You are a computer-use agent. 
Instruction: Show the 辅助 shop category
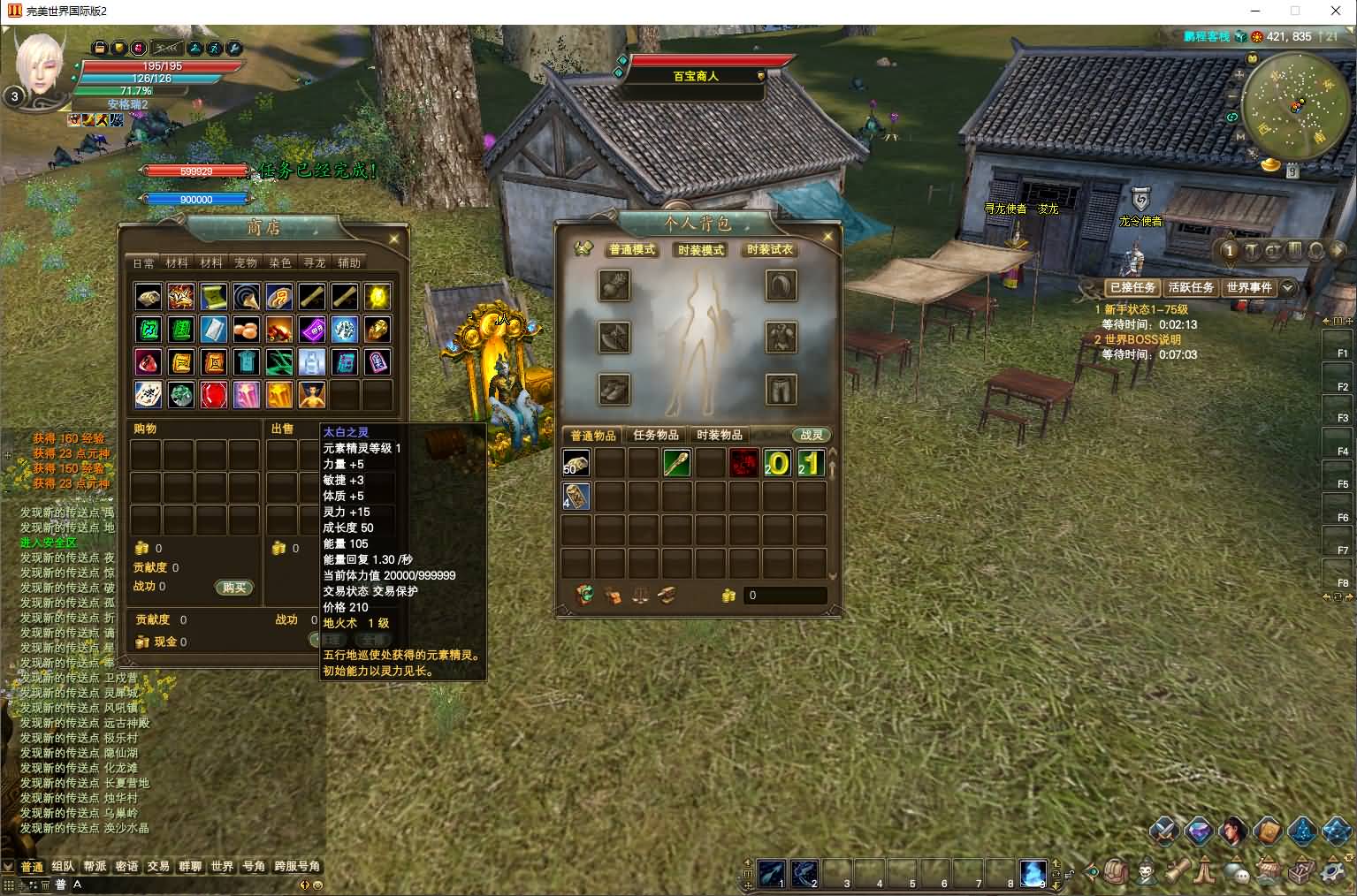(x=349, y=263)
